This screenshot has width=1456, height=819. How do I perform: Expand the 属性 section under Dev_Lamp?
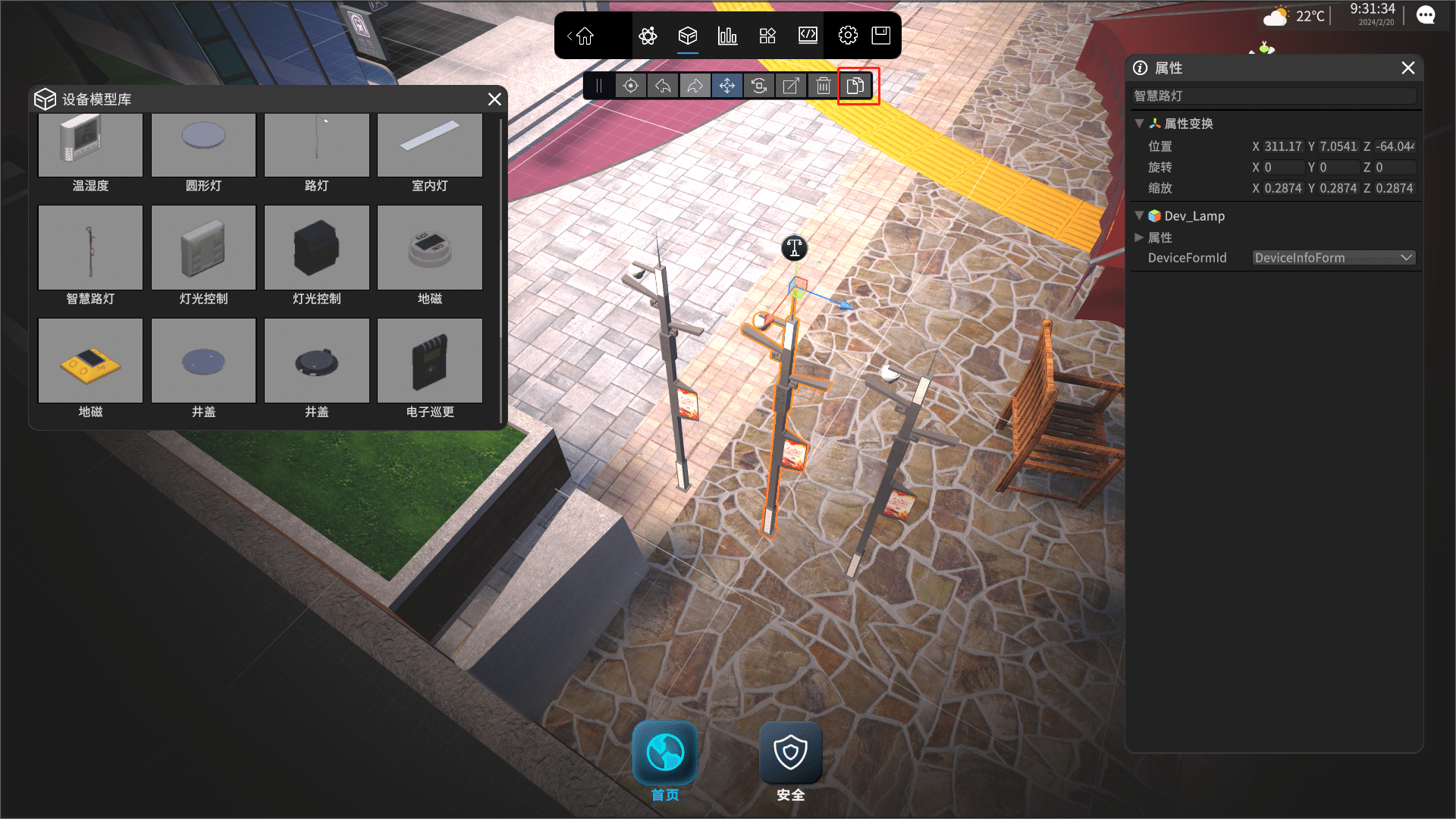(1139, 237)
